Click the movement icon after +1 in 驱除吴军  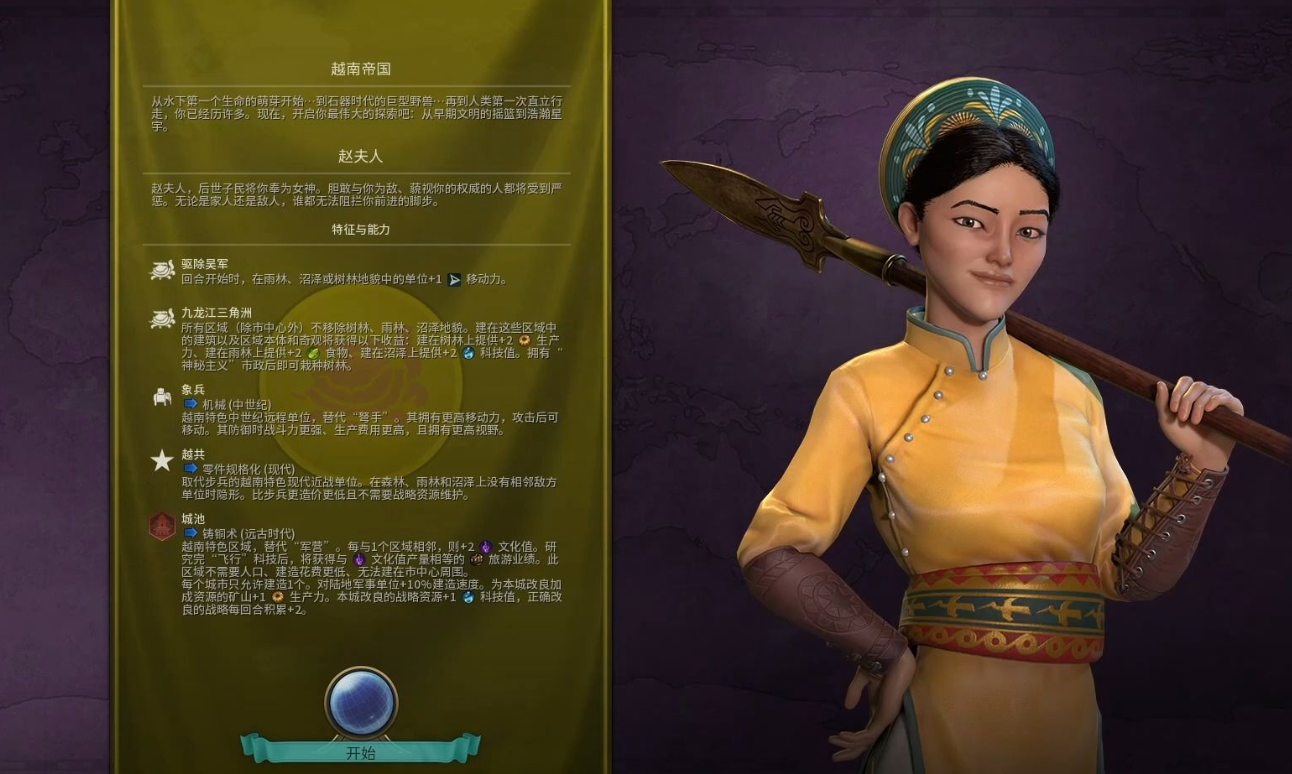[x=455, y=278]
